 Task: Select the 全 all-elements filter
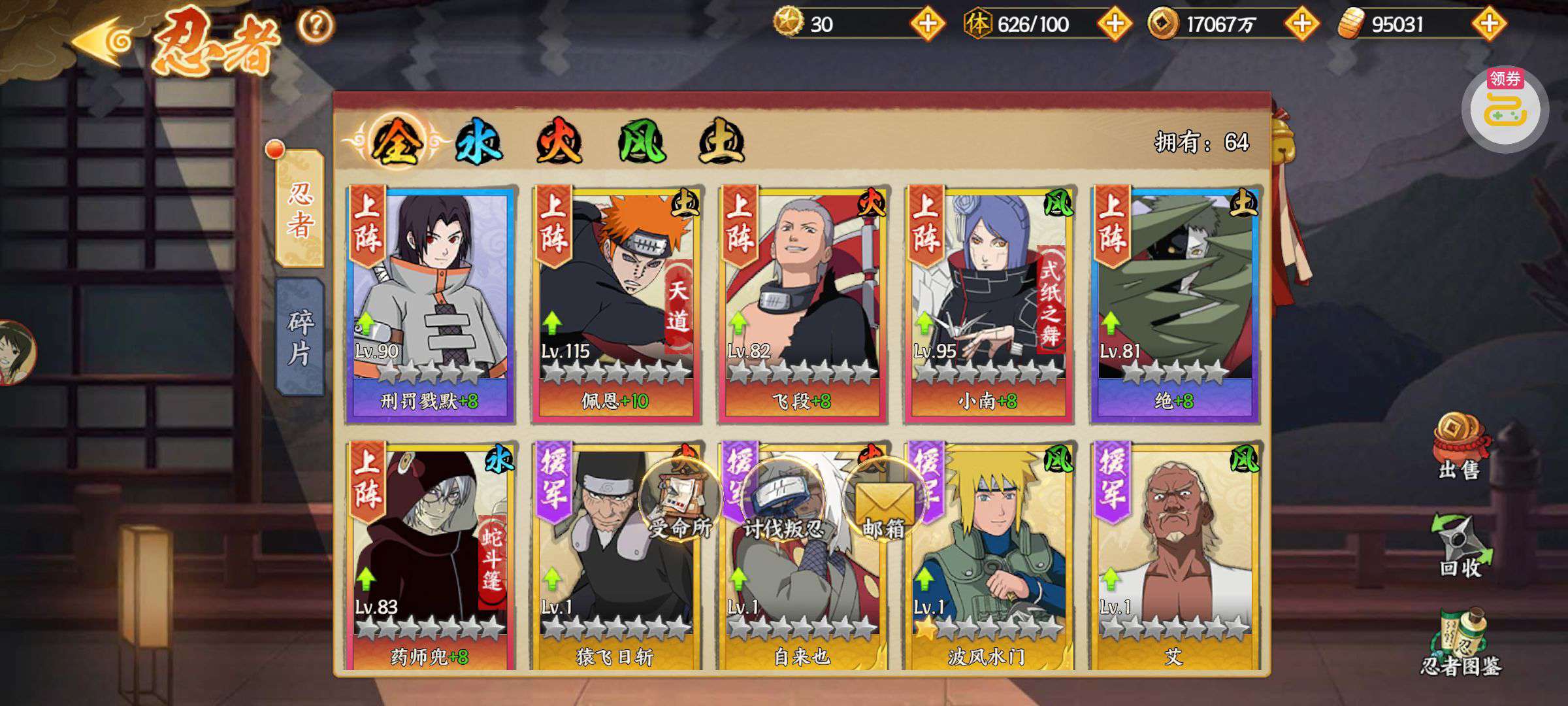pos(395,142)
